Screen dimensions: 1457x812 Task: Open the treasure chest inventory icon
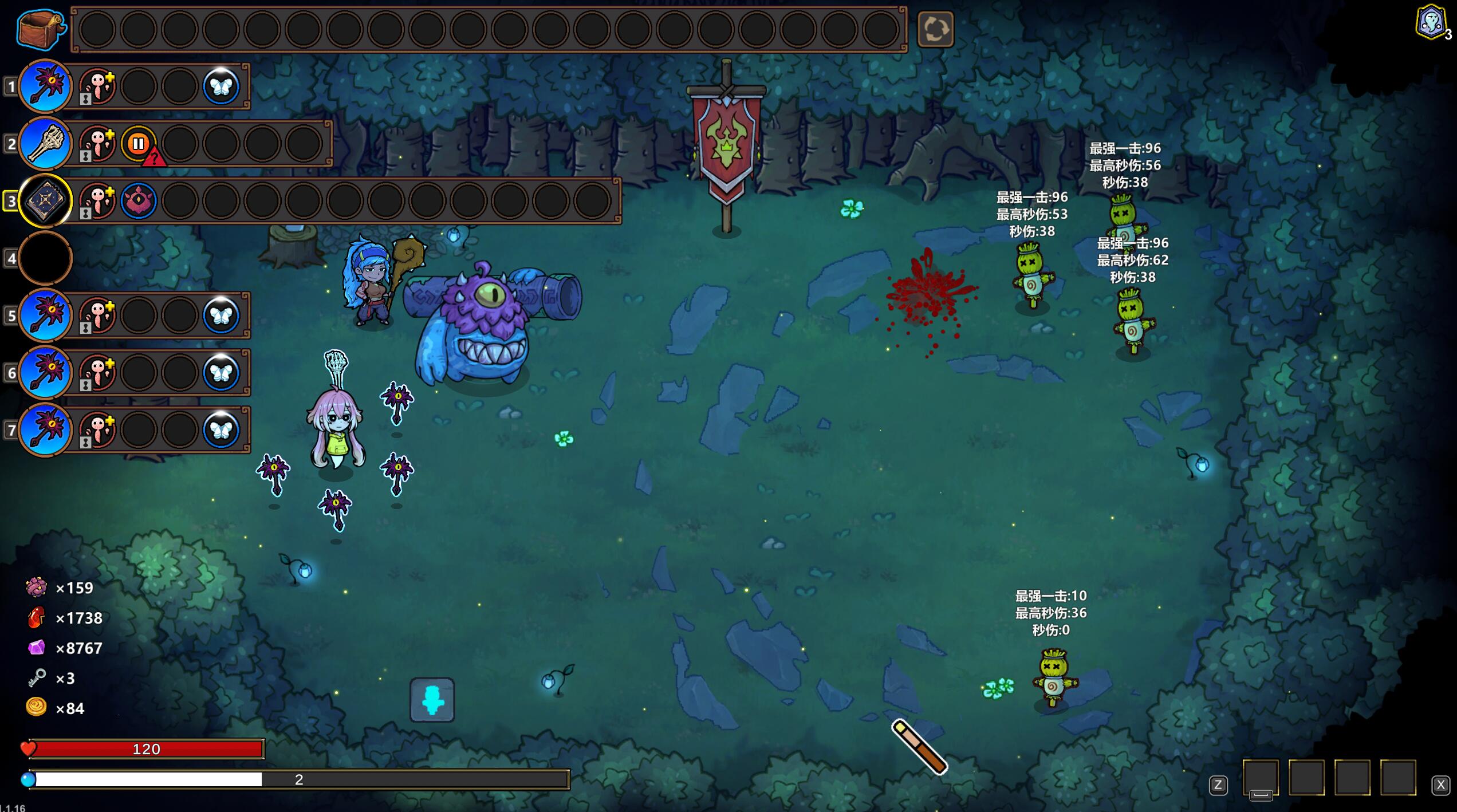[40, 29]
